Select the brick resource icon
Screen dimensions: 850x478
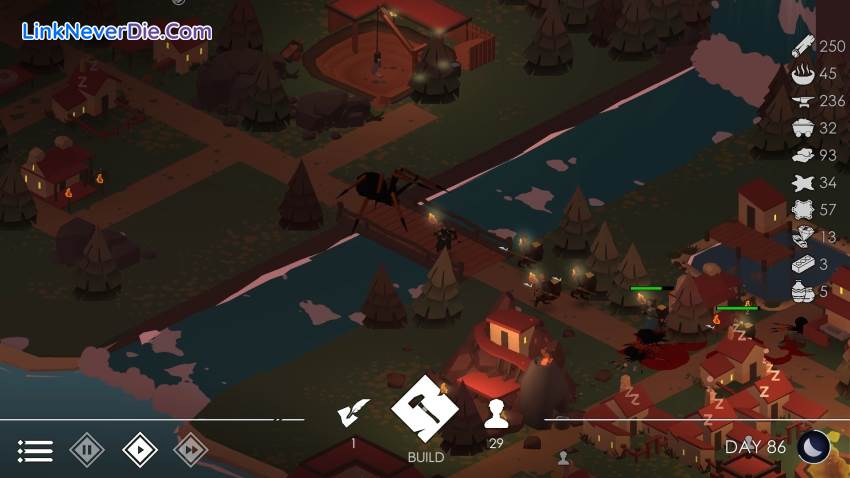pyautogui.click(x=802, y=264)
